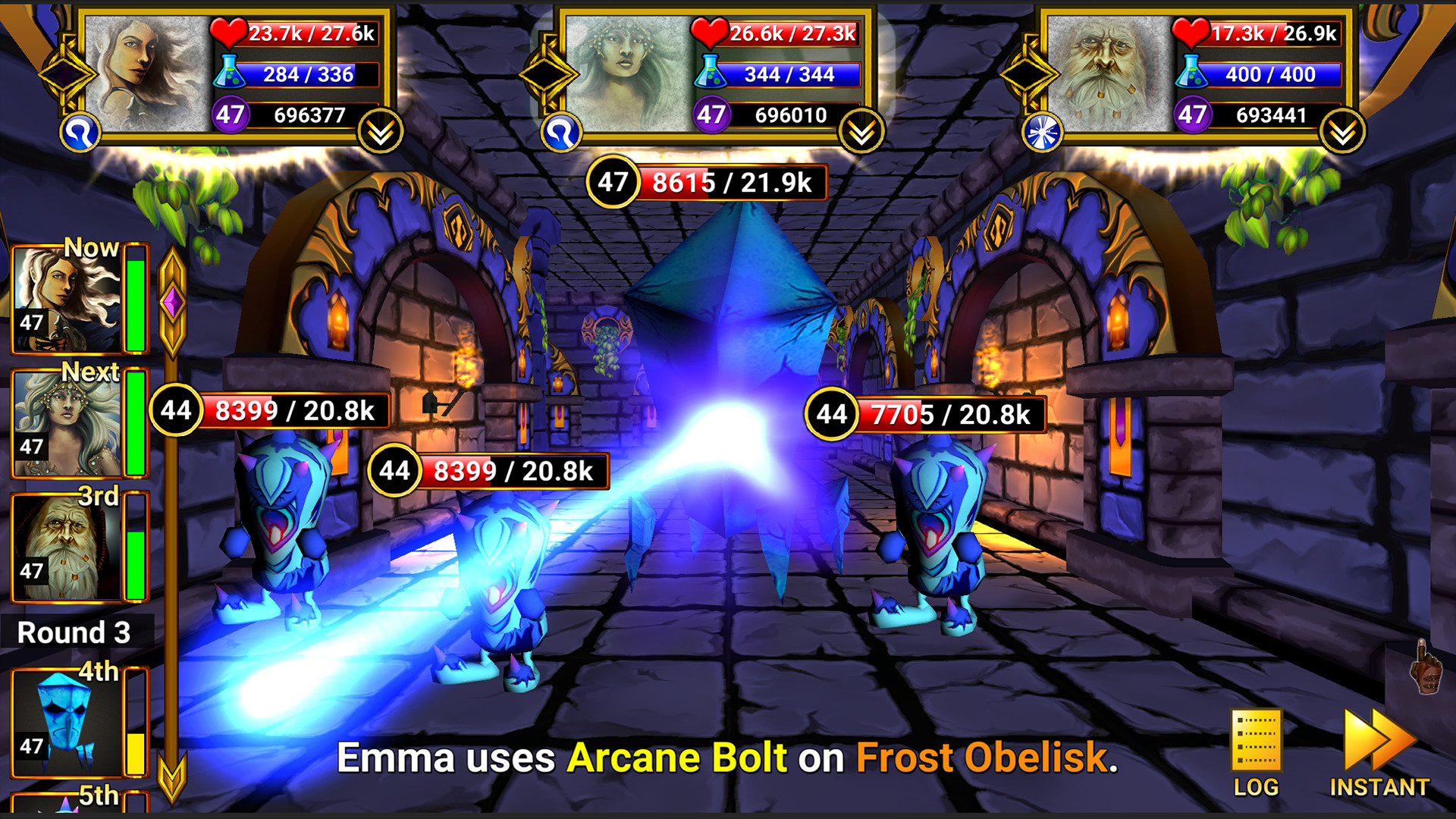Click the left frost sprite's 8399 health bar

coord(296,413)
